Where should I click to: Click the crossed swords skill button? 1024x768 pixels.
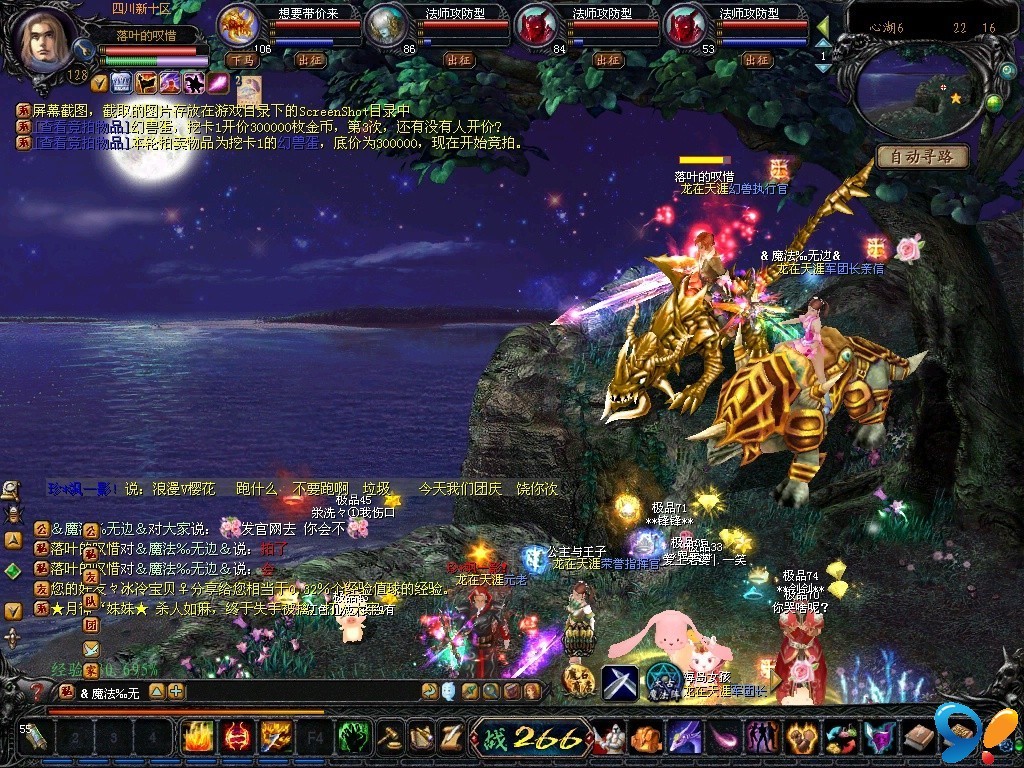tap(620, 681)
